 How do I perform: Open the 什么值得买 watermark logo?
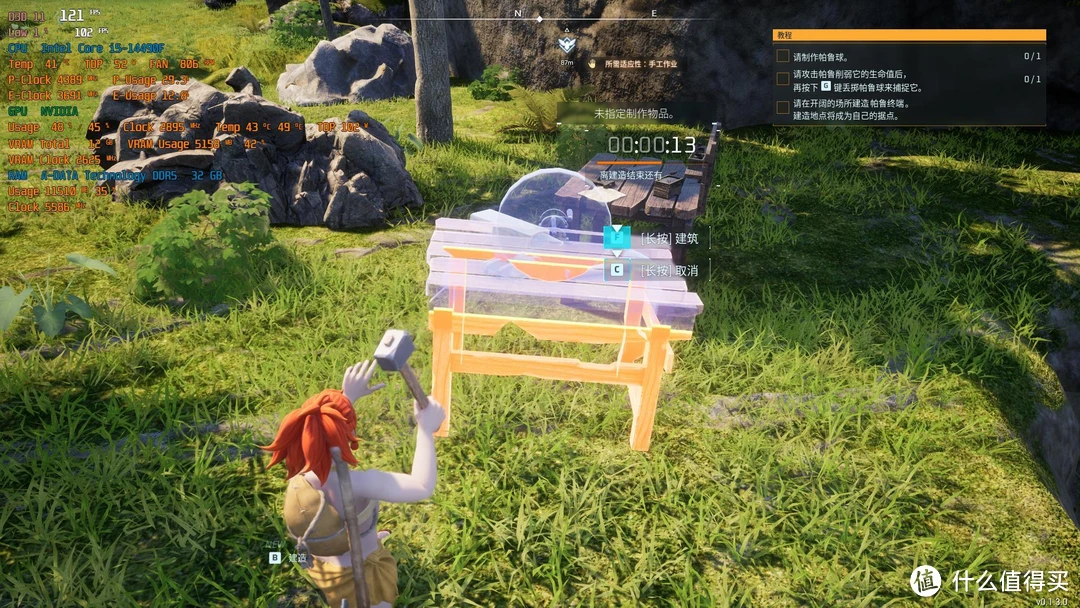925,580
